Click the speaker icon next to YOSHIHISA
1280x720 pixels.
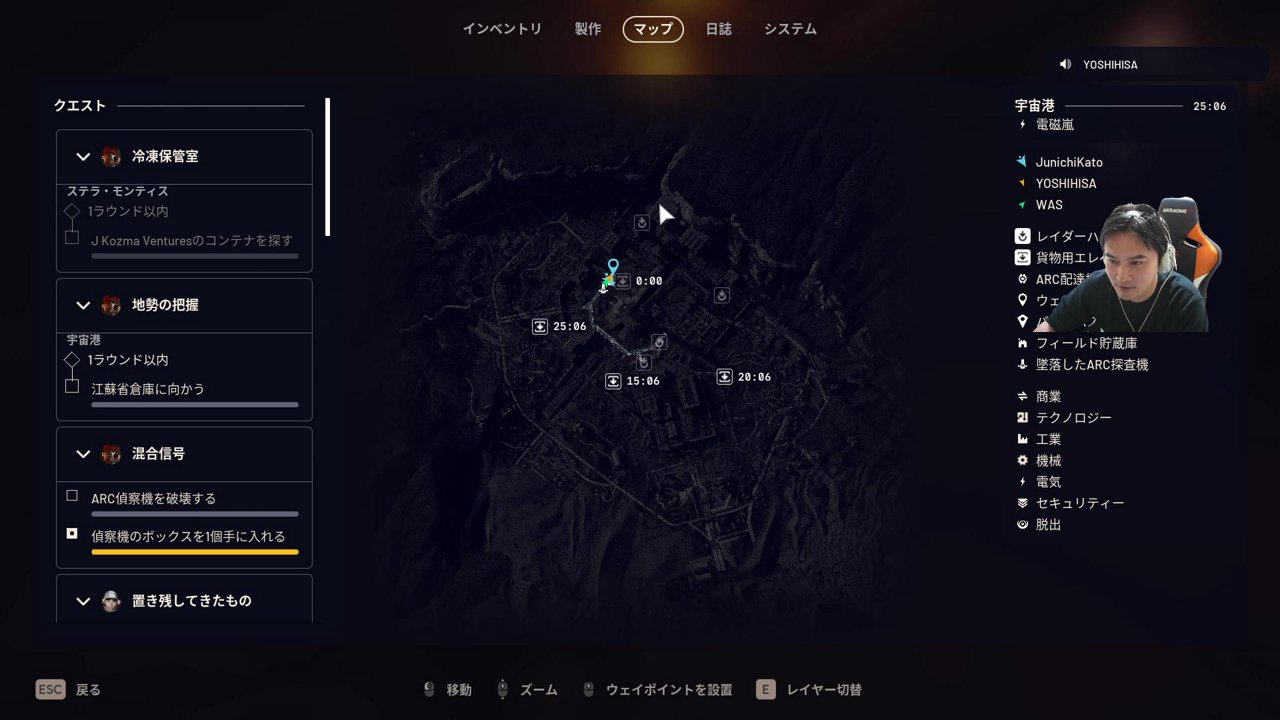tap(1064, 63)
